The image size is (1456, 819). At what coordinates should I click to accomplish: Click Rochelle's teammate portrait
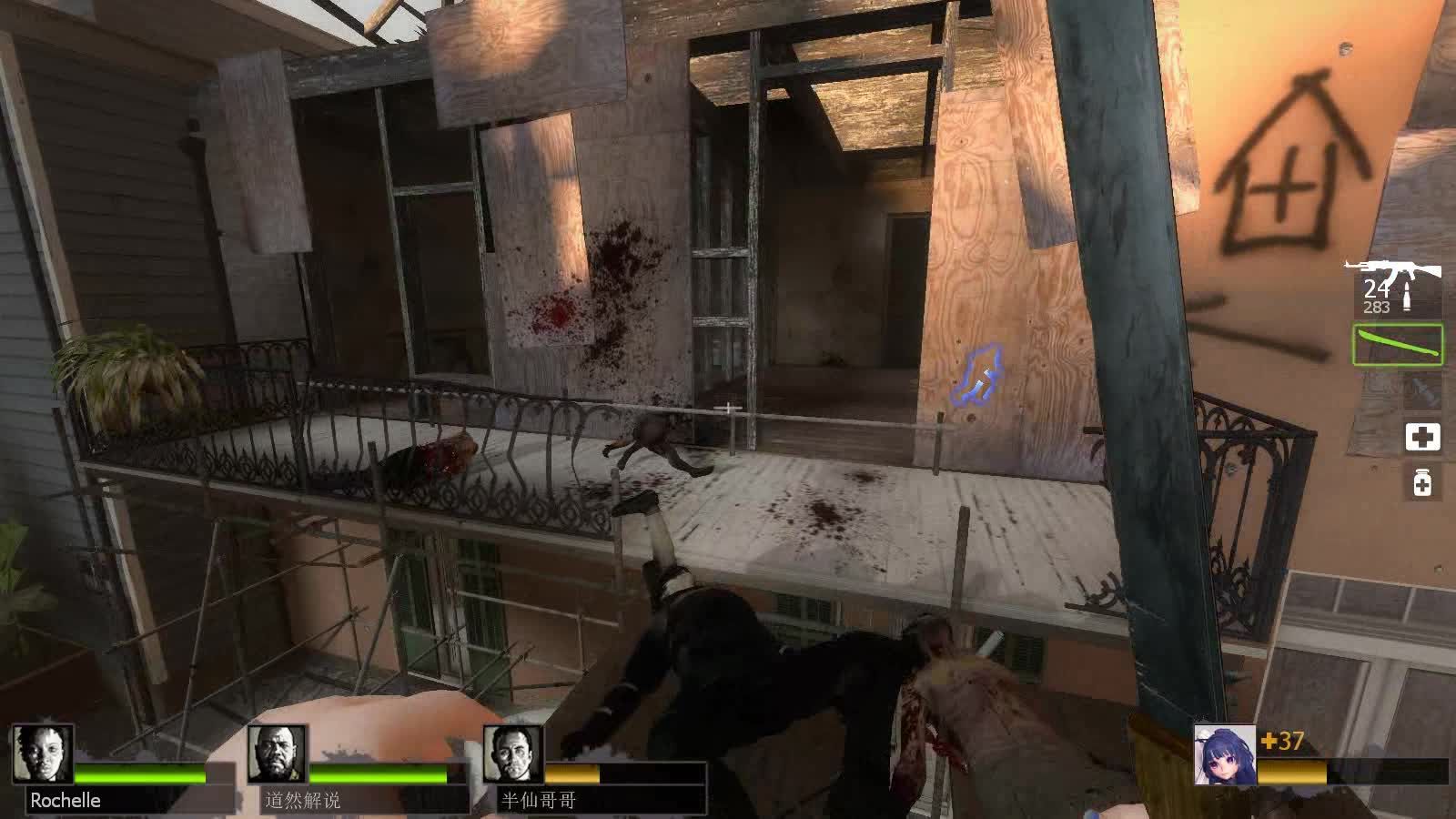[x=43, y=753]
